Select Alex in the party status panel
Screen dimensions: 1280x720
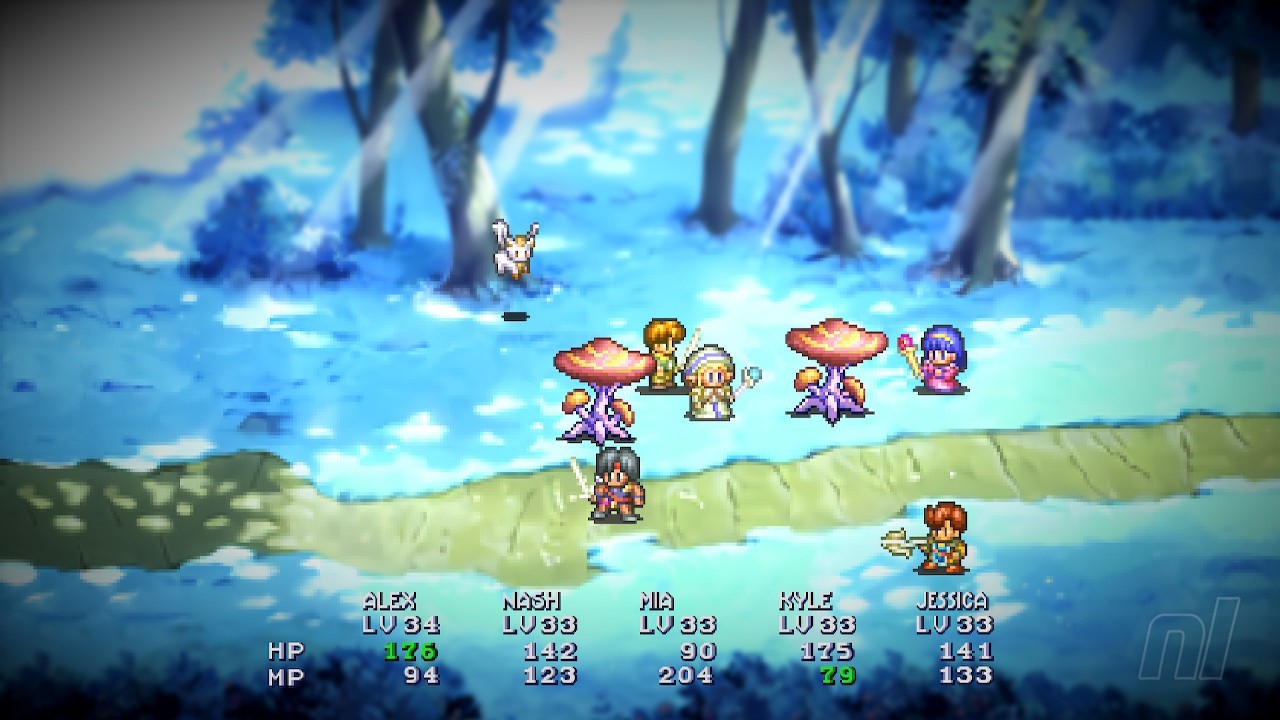[x=390, y=602]
